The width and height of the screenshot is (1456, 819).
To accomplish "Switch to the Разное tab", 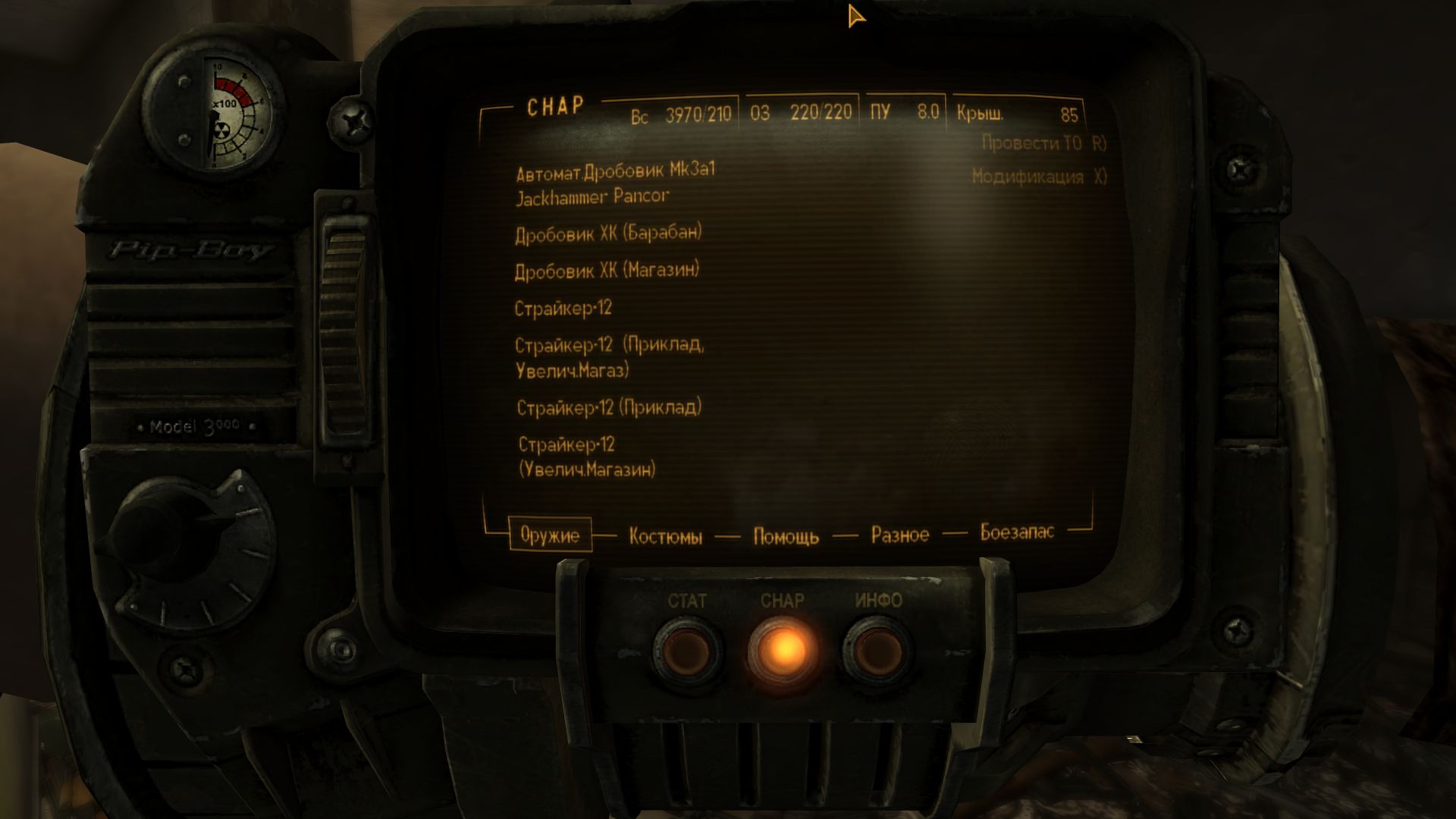I will [899, 535].
